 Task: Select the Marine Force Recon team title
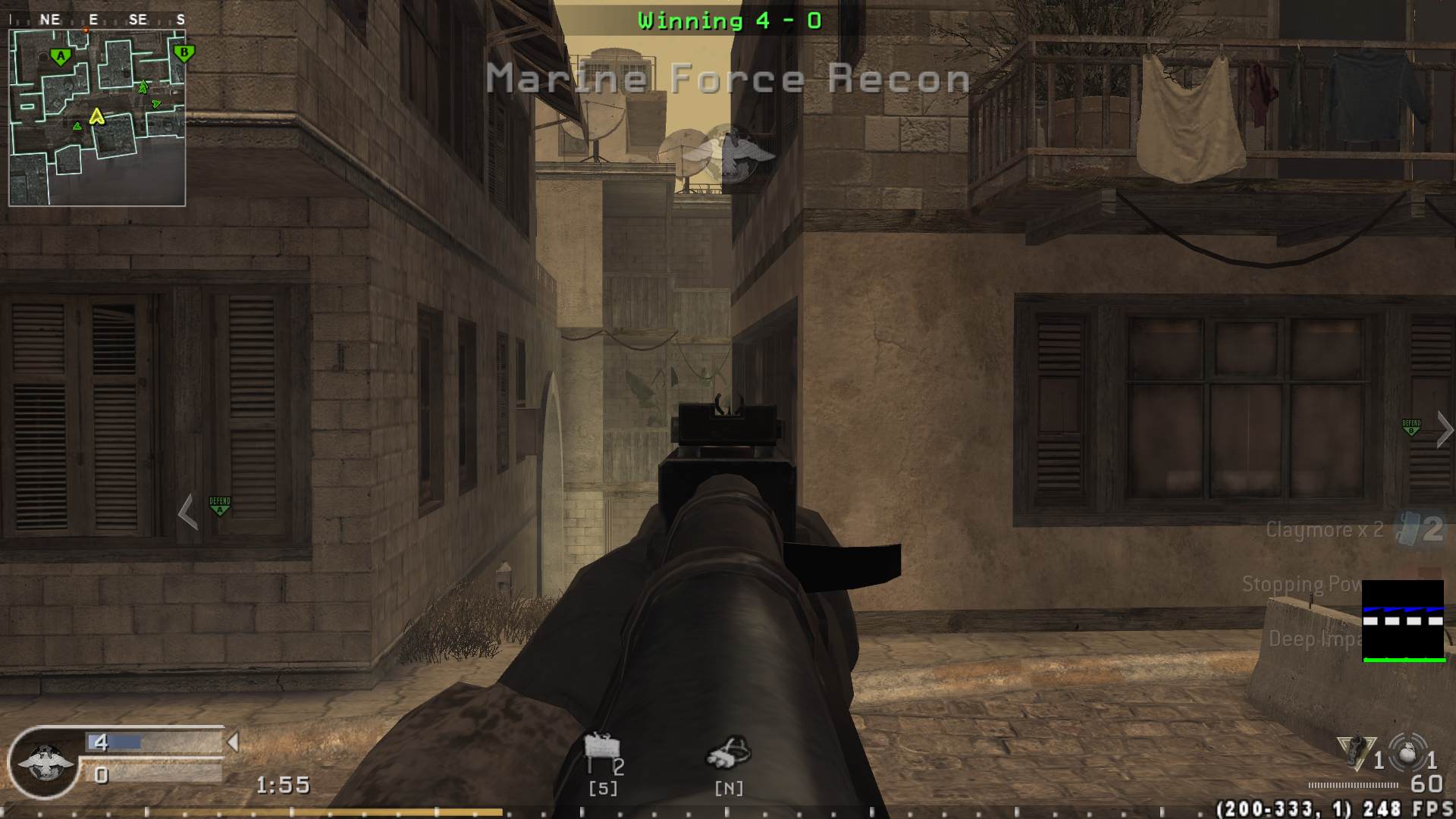(x=727, y=78)
